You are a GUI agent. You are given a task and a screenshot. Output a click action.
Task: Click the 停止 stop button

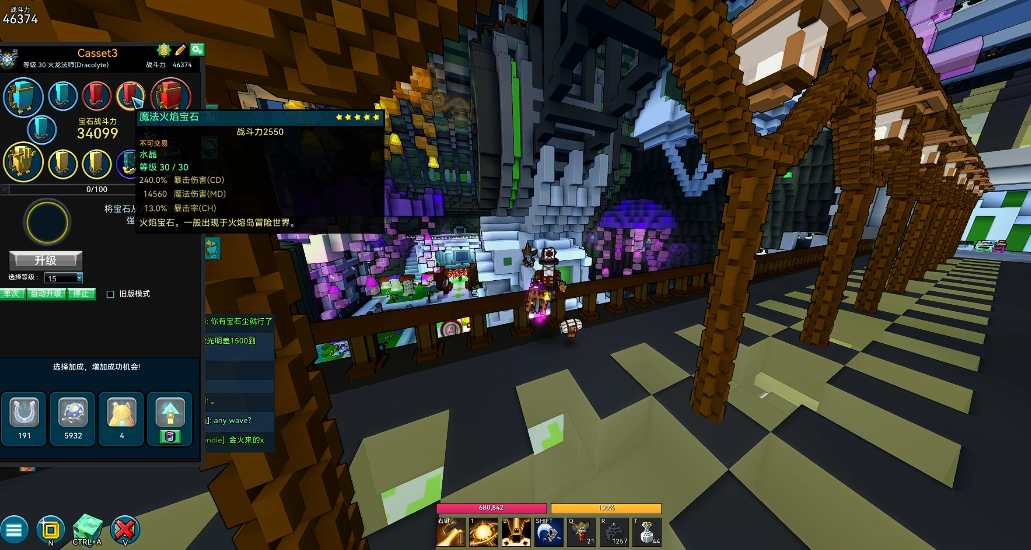point(83,294)
